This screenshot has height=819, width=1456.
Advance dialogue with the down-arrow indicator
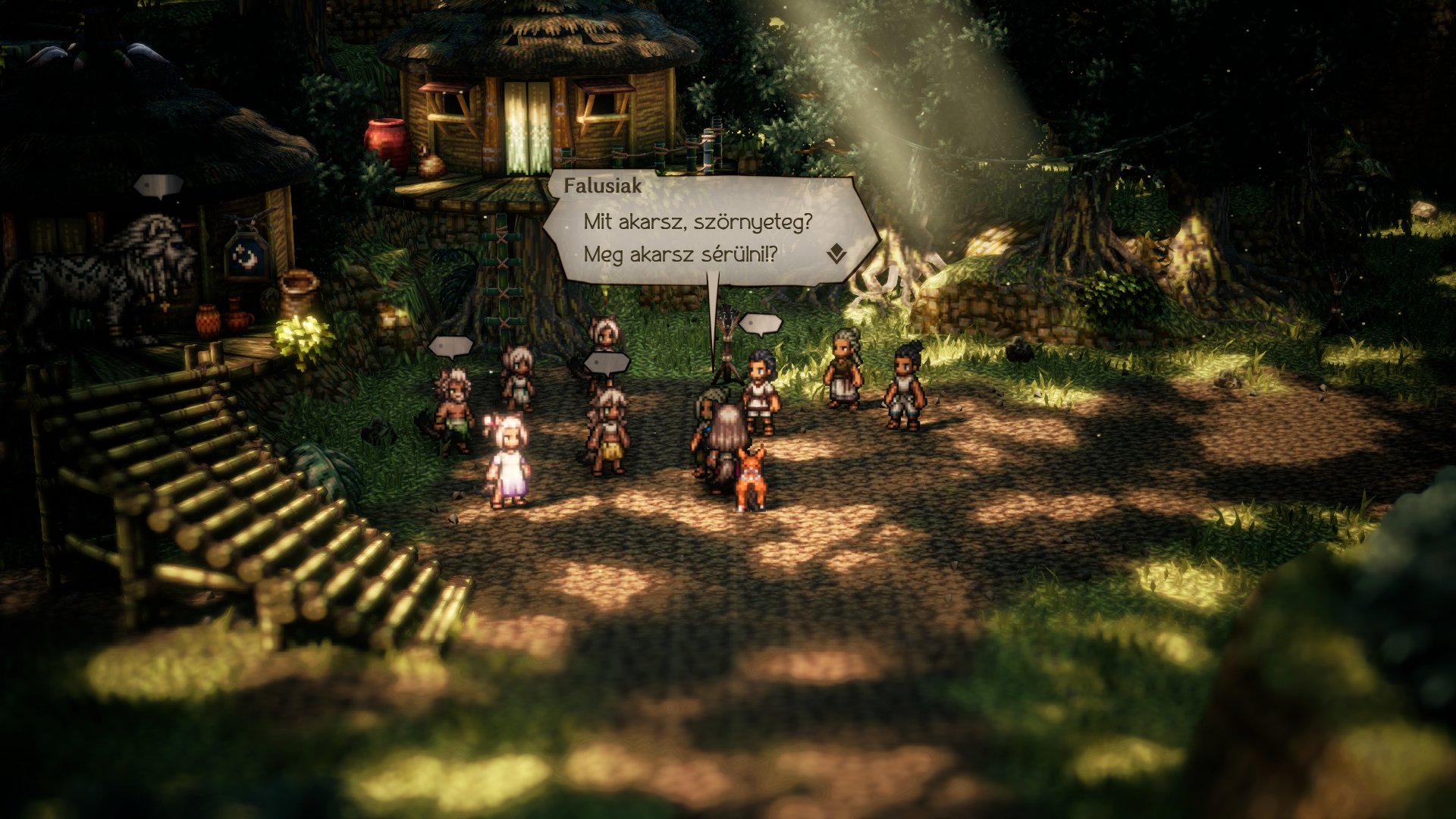(x=836, y=253)
